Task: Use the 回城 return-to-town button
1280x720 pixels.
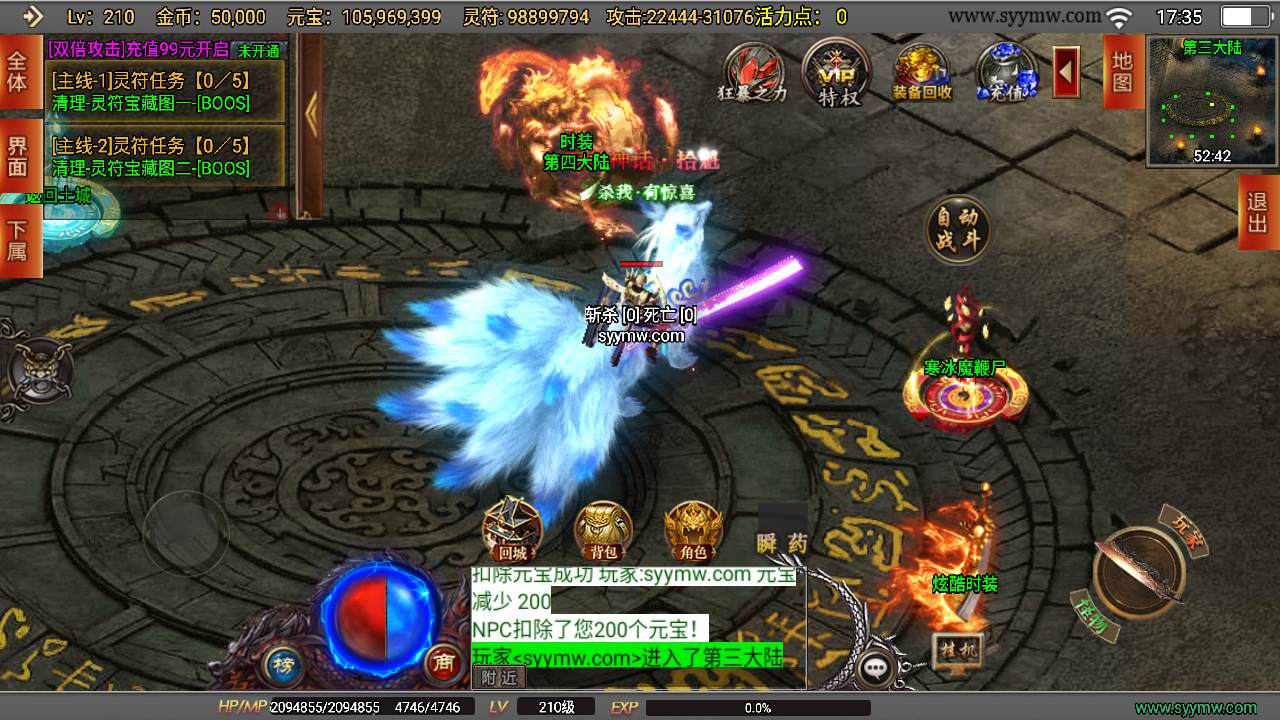Action: point(512,530)
